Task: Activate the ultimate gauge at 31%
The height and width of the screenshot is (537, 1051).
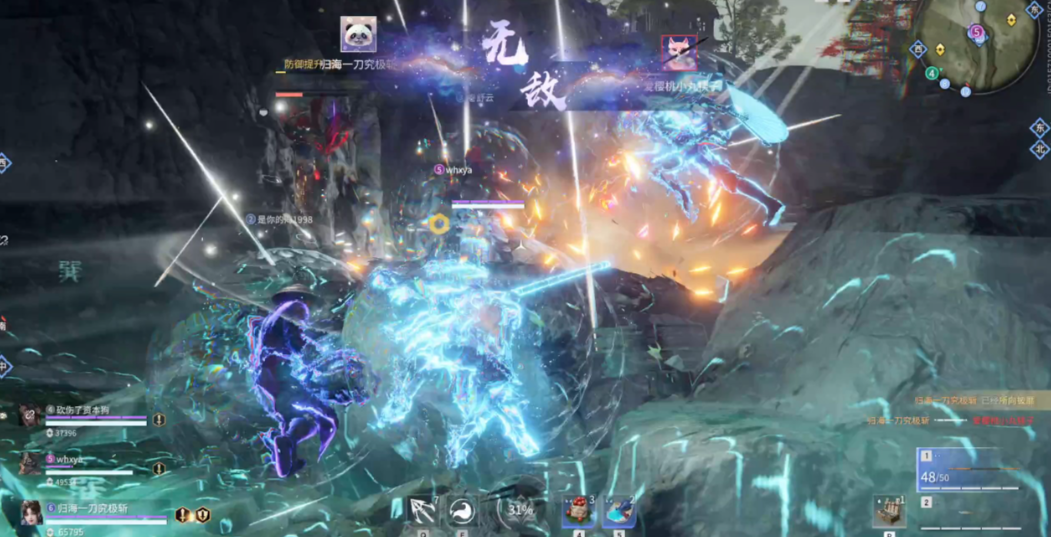Action: click(x=519, y=509)
